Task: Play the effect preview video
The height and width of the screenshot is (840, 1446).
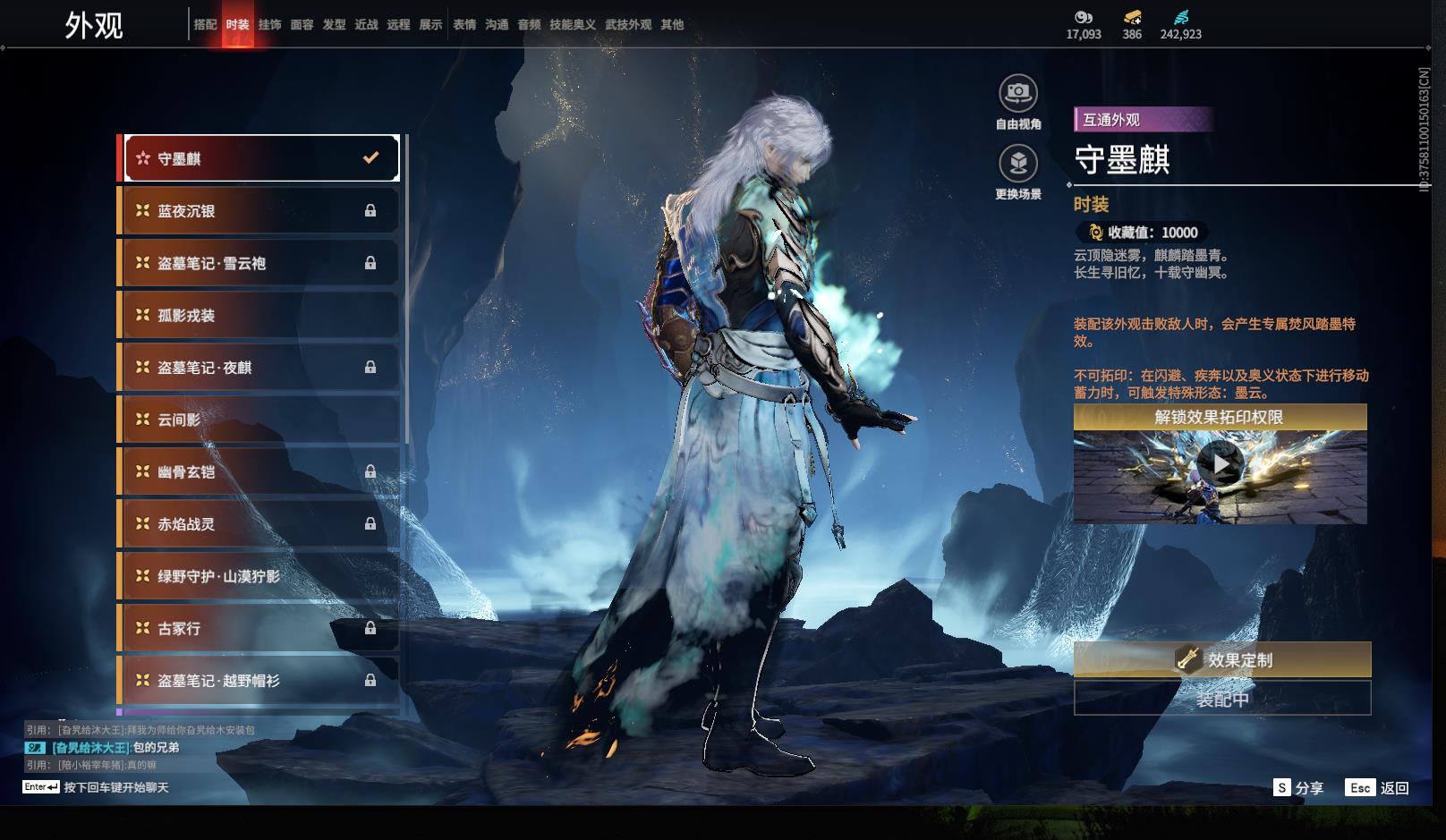Action: pos(1220,463)
